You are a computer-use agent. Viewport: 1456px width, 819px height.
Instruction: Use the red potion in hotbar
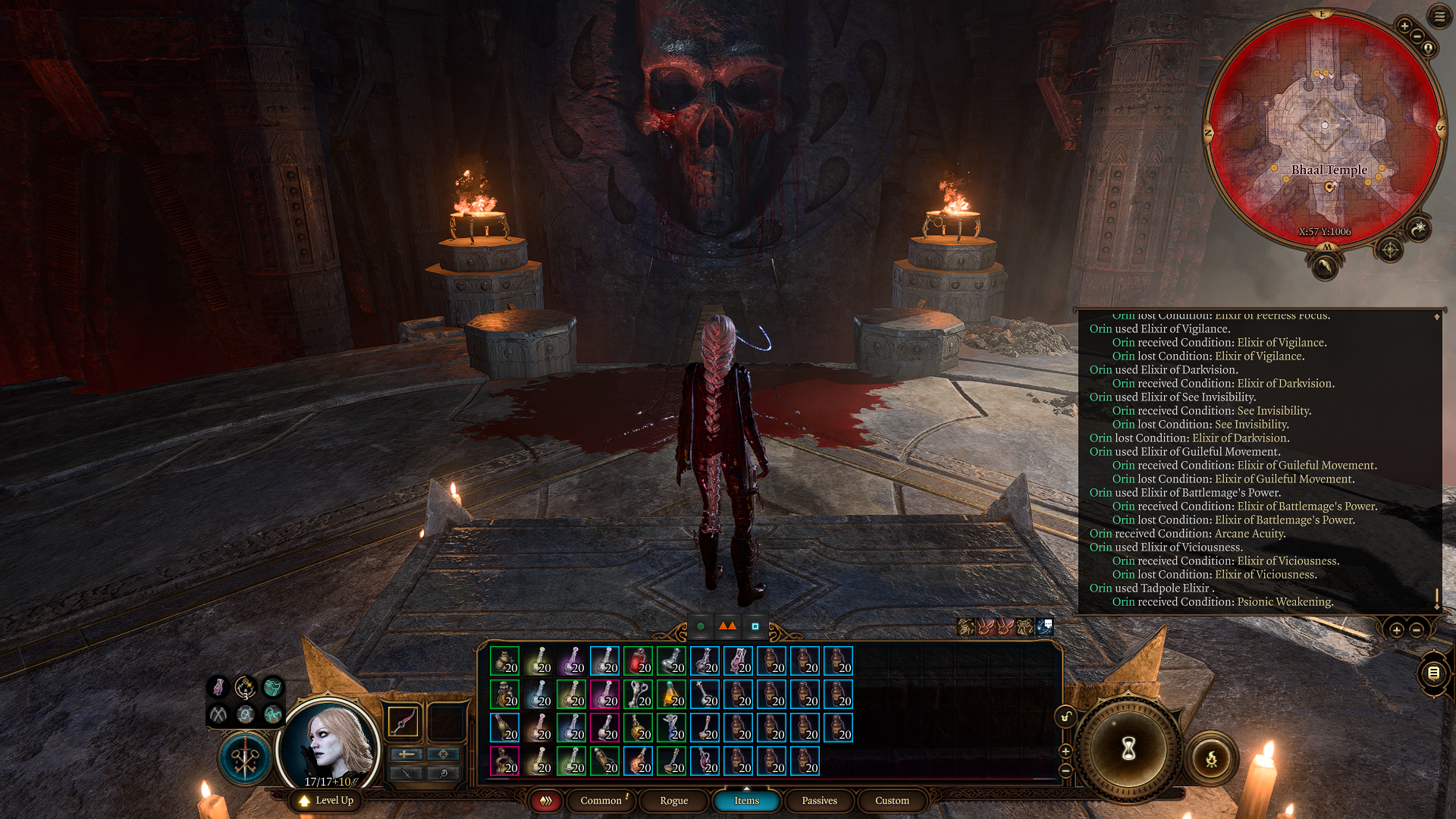638,661
